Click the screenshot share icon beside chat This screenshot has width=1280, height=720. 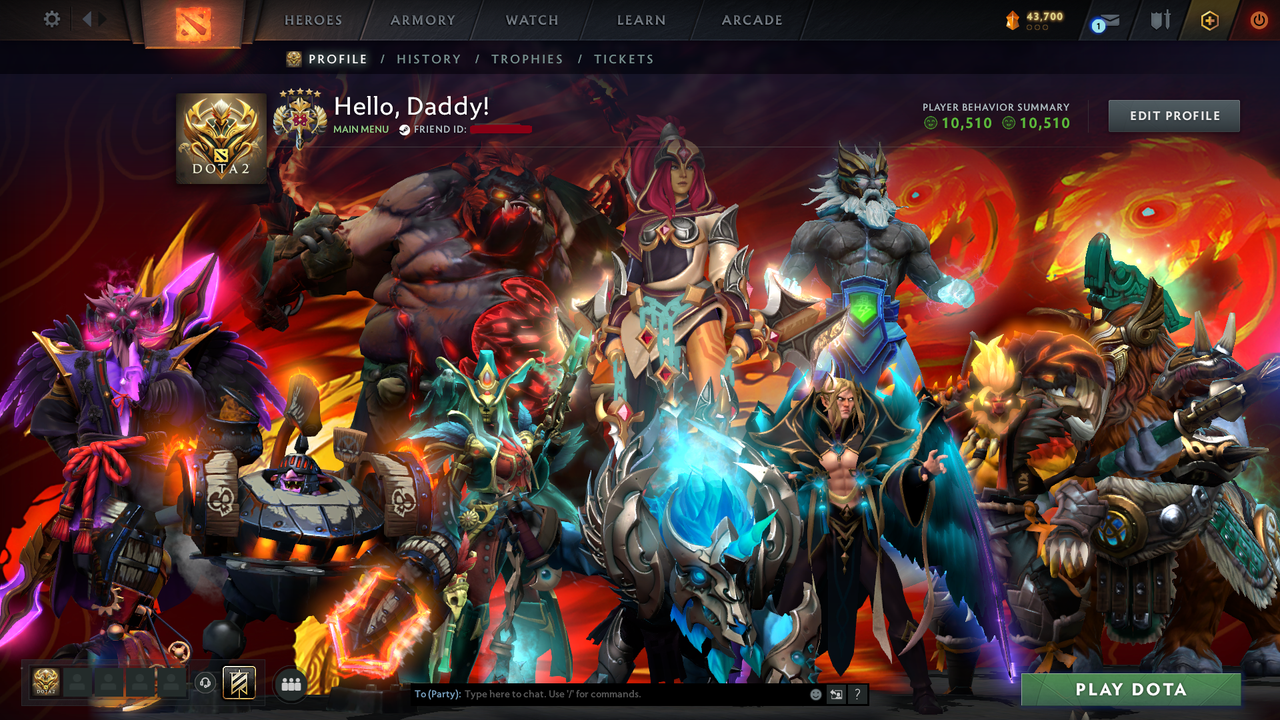(x=836, y=693)
